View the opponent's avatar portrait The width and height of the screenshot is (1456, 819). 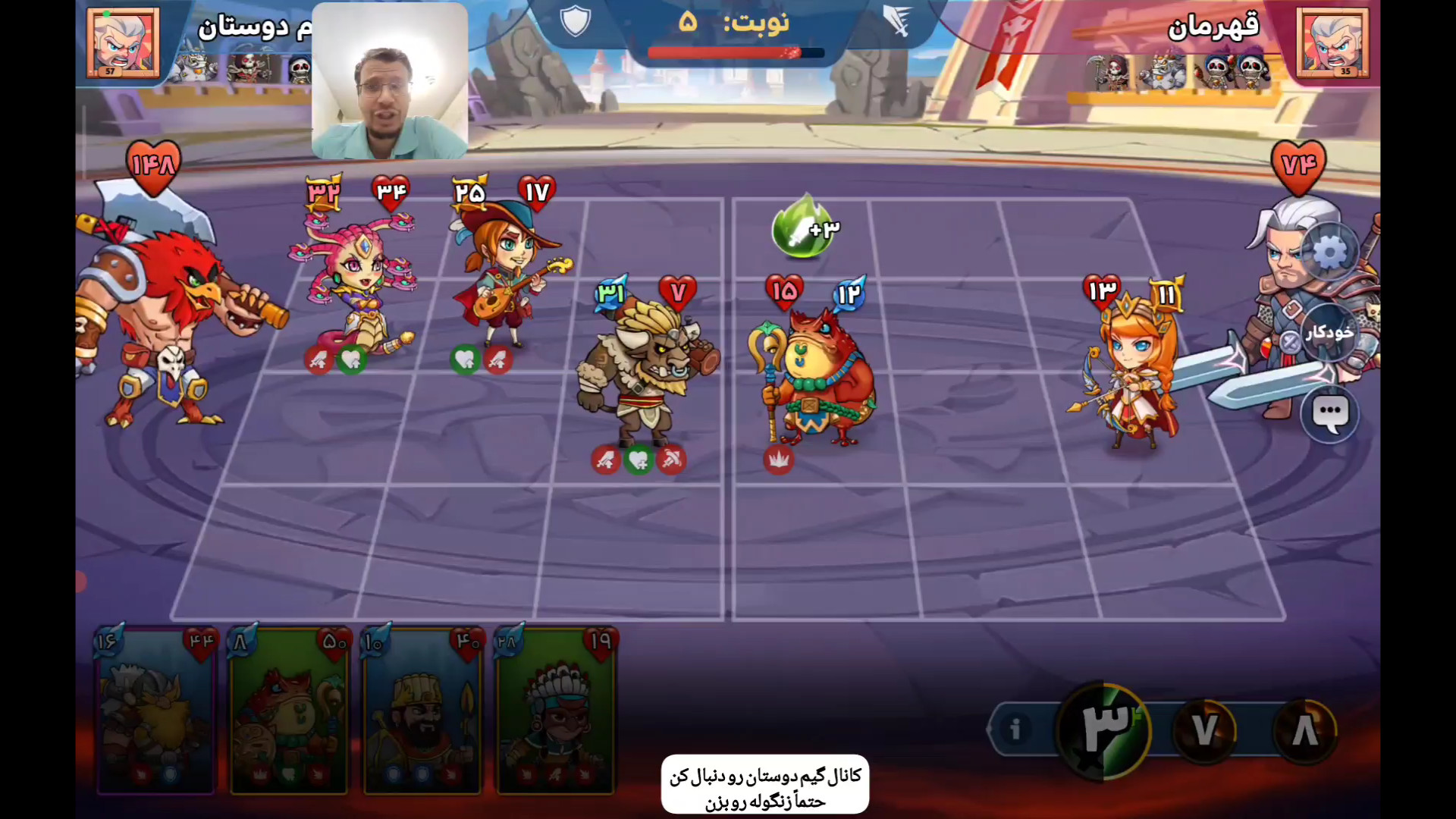[1332, 42]
